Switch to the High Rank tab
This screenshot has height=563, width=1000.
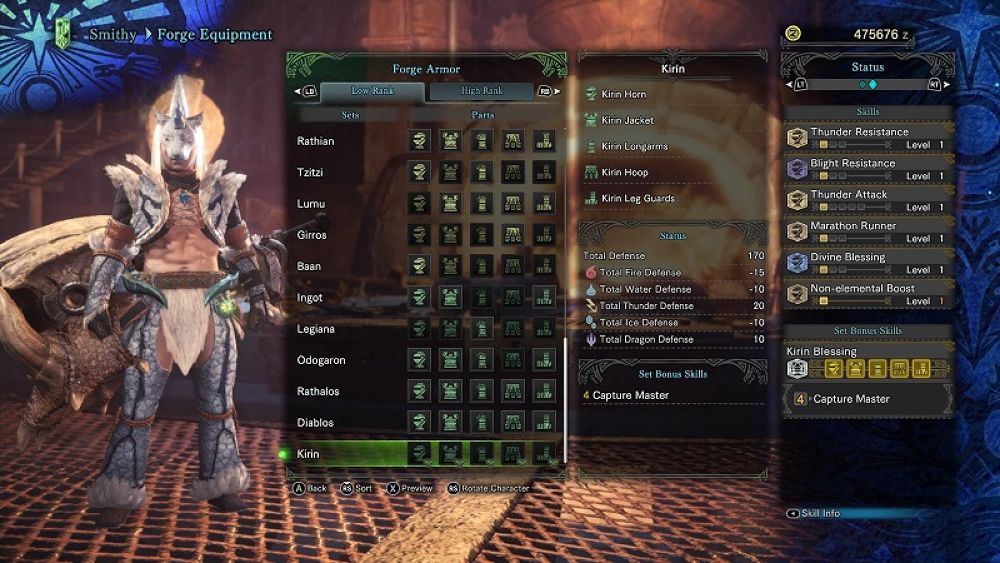(x=483, y=91)
